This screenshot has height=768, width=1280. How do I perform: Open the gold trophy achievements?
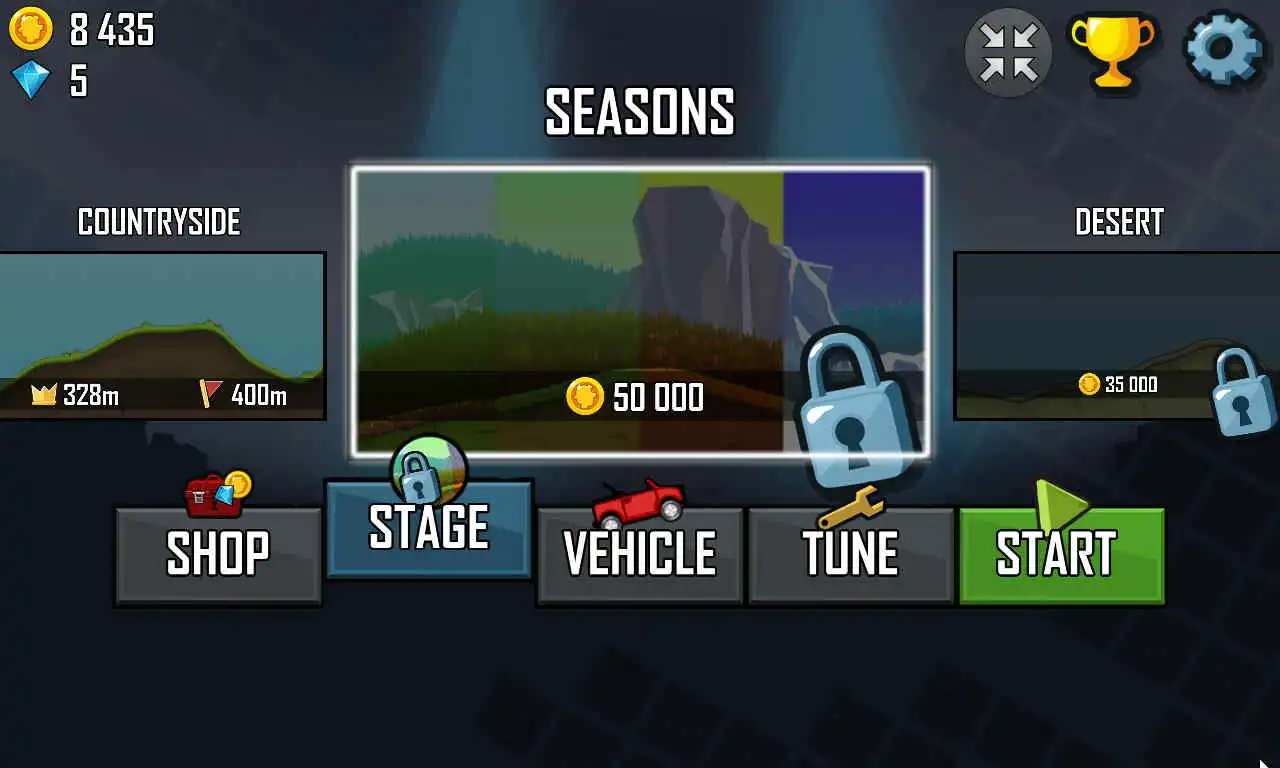tap(1112, 50)
